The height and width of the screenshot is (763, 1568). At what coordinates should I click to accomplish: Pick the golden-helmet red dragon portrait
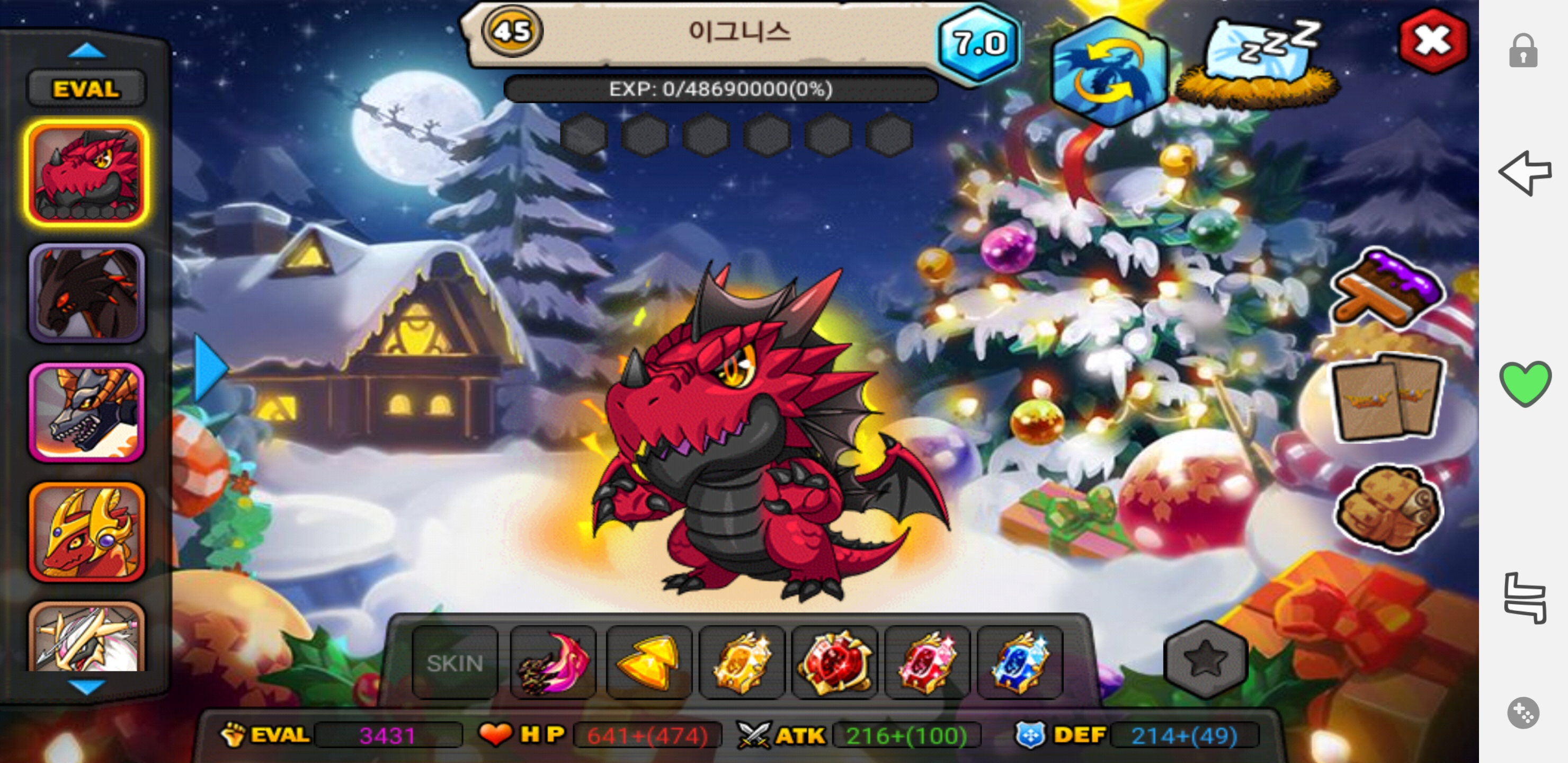[86, 531]
